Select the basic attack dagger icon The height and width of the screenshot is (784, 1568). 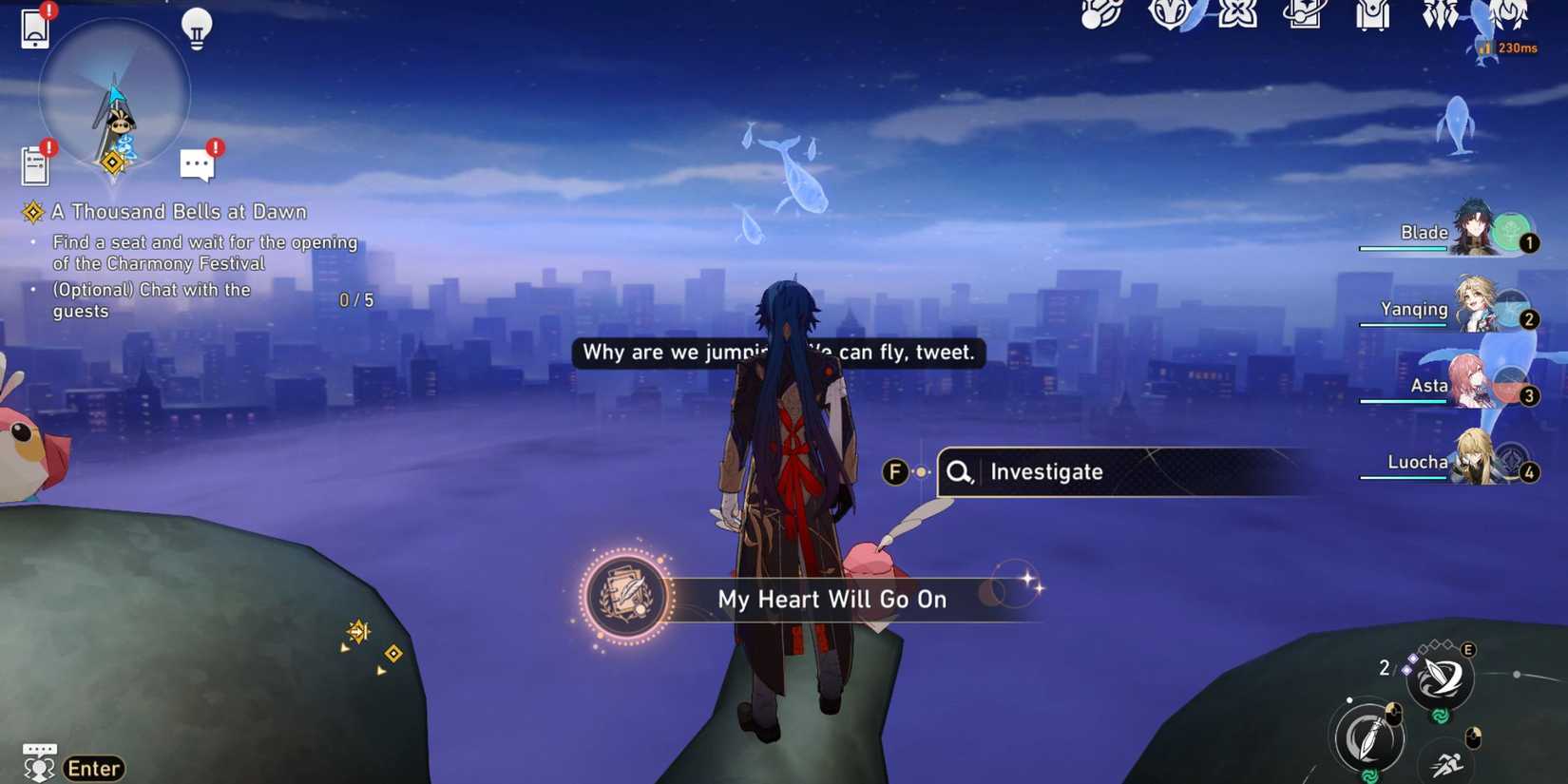[x=1367, y=736]
